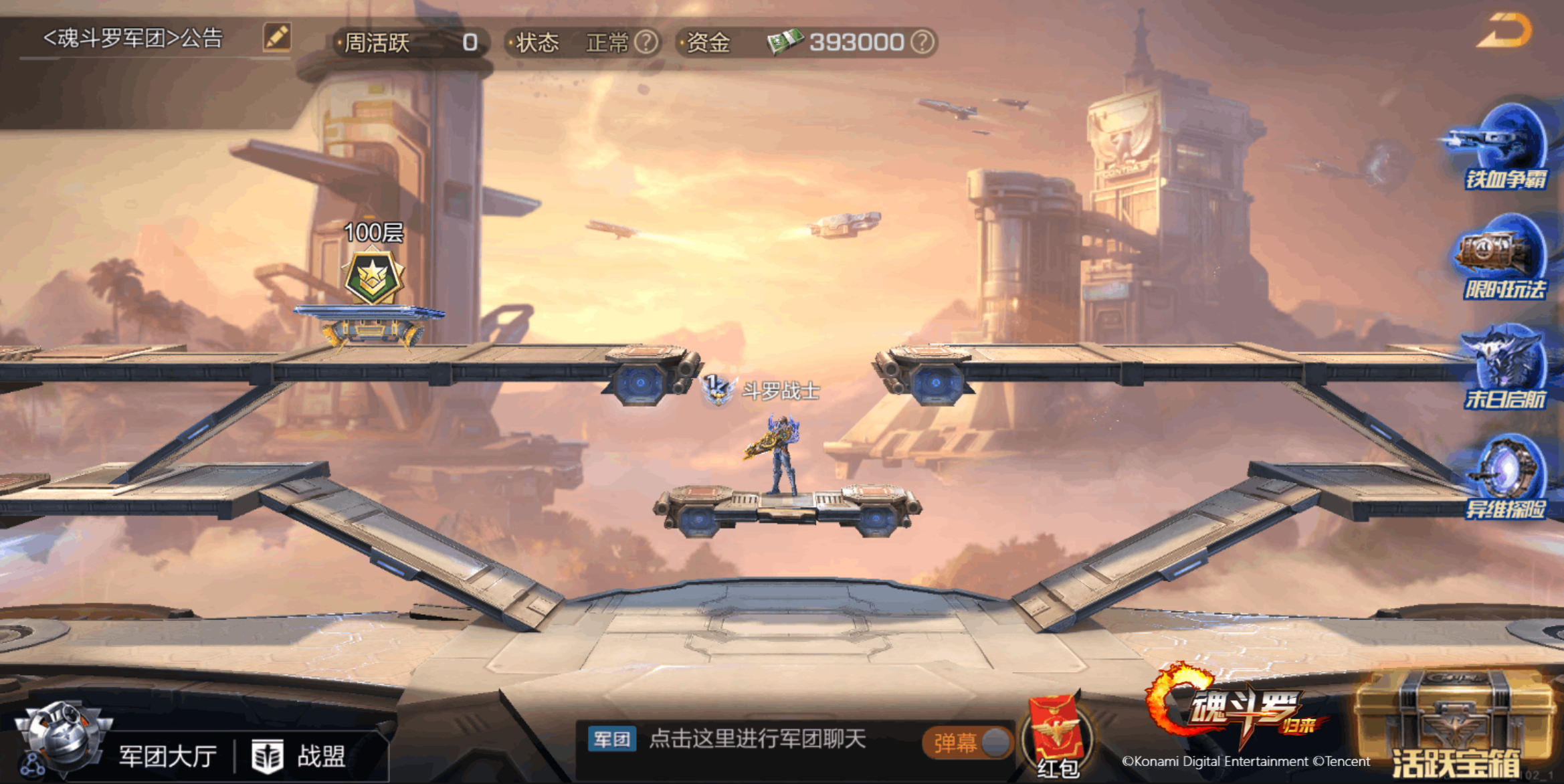This screenshot has height=784, width=1564.
Task: Open the 异维探险 mode
Action: click(1506, 477)
